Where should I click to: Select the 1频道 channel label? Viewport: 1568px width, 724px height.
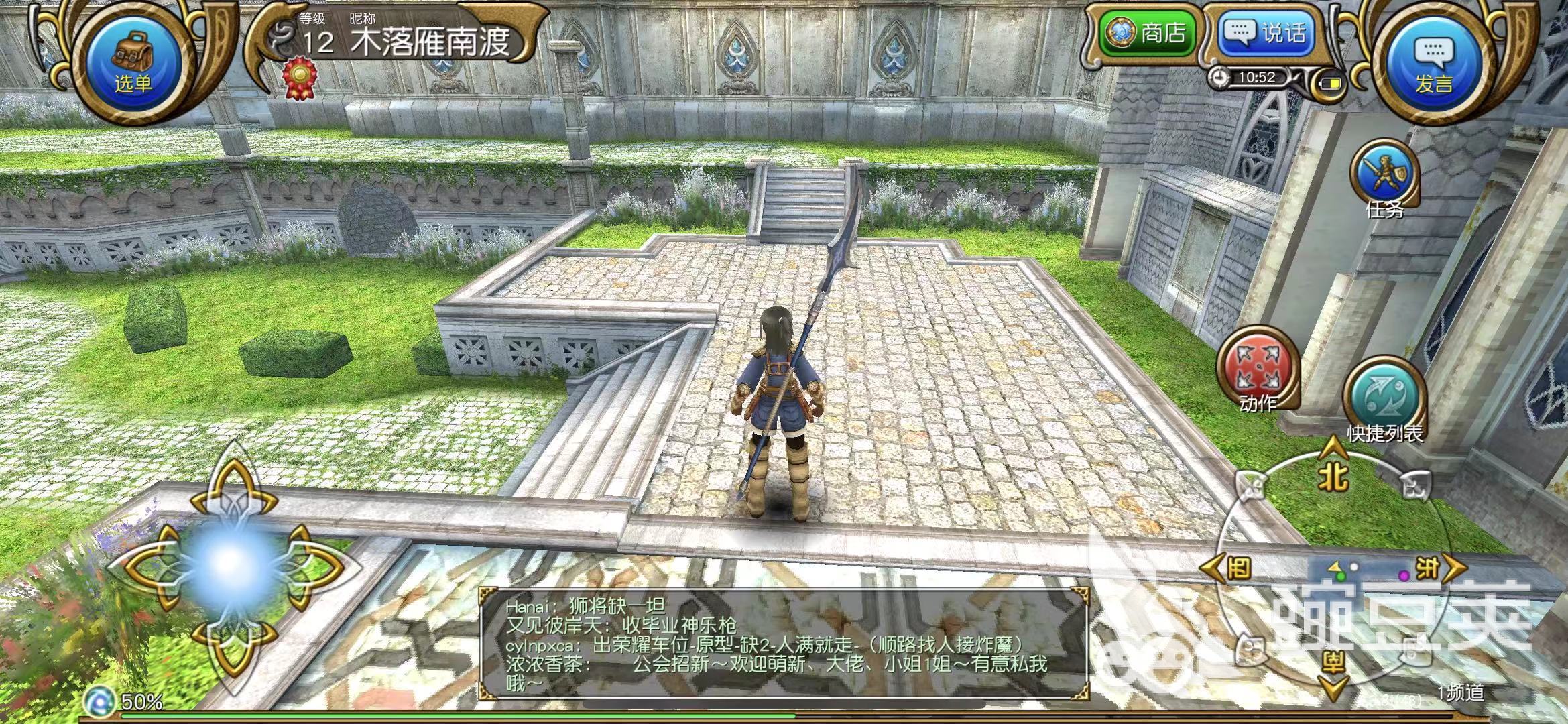[x=1460, y=693]
